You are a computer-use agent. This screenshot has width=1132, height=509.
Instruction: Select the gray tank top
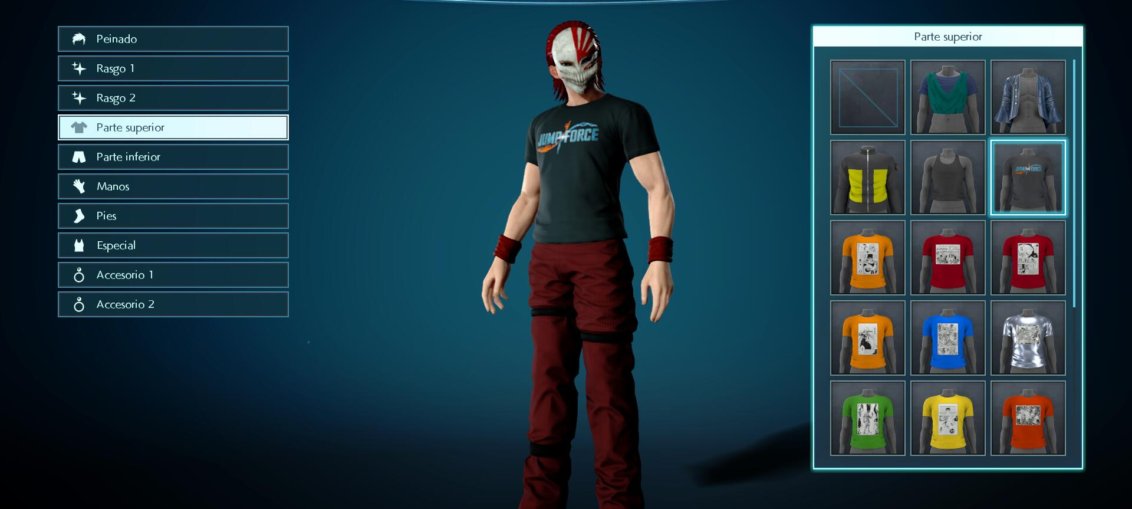948,177
